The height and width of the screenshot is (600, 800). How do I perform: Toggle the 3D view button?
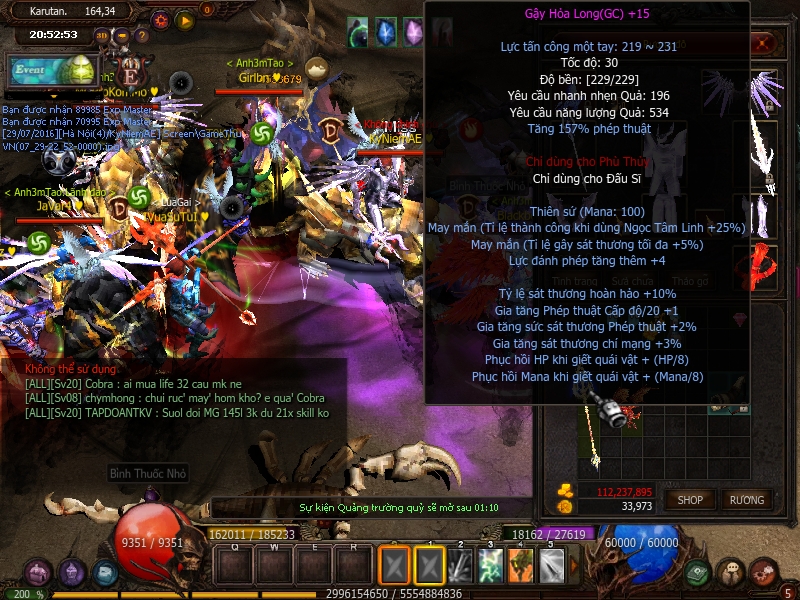[99, 36]
